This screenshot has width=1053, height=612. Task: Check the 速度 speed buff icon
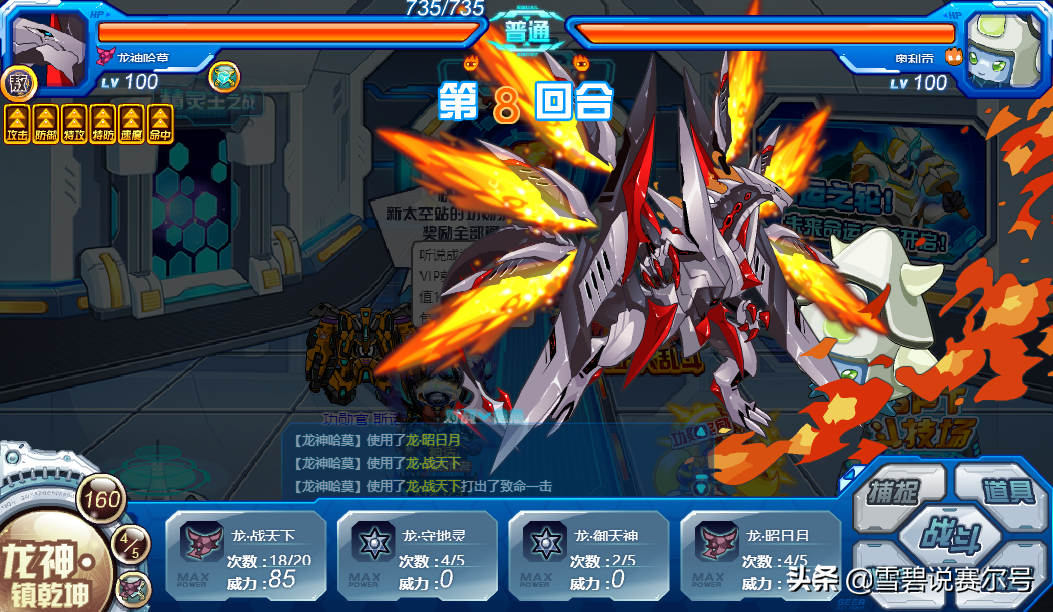pyautogui.click(x=131, y=124)
